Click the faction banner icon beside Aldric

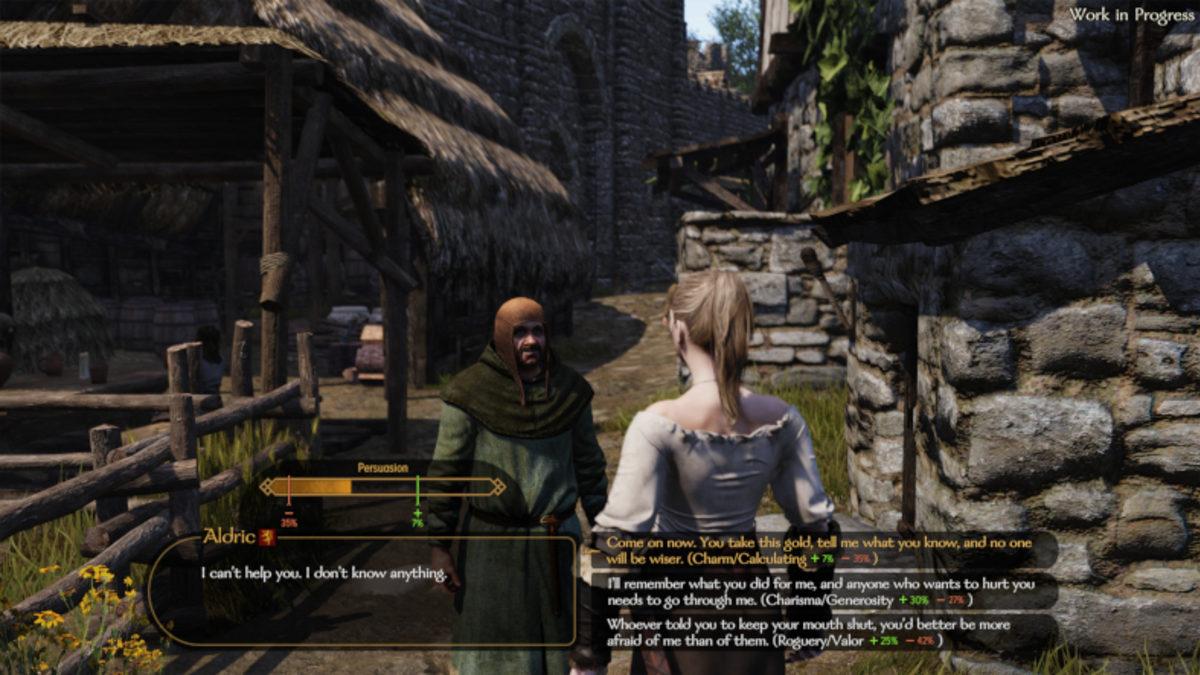267,537
